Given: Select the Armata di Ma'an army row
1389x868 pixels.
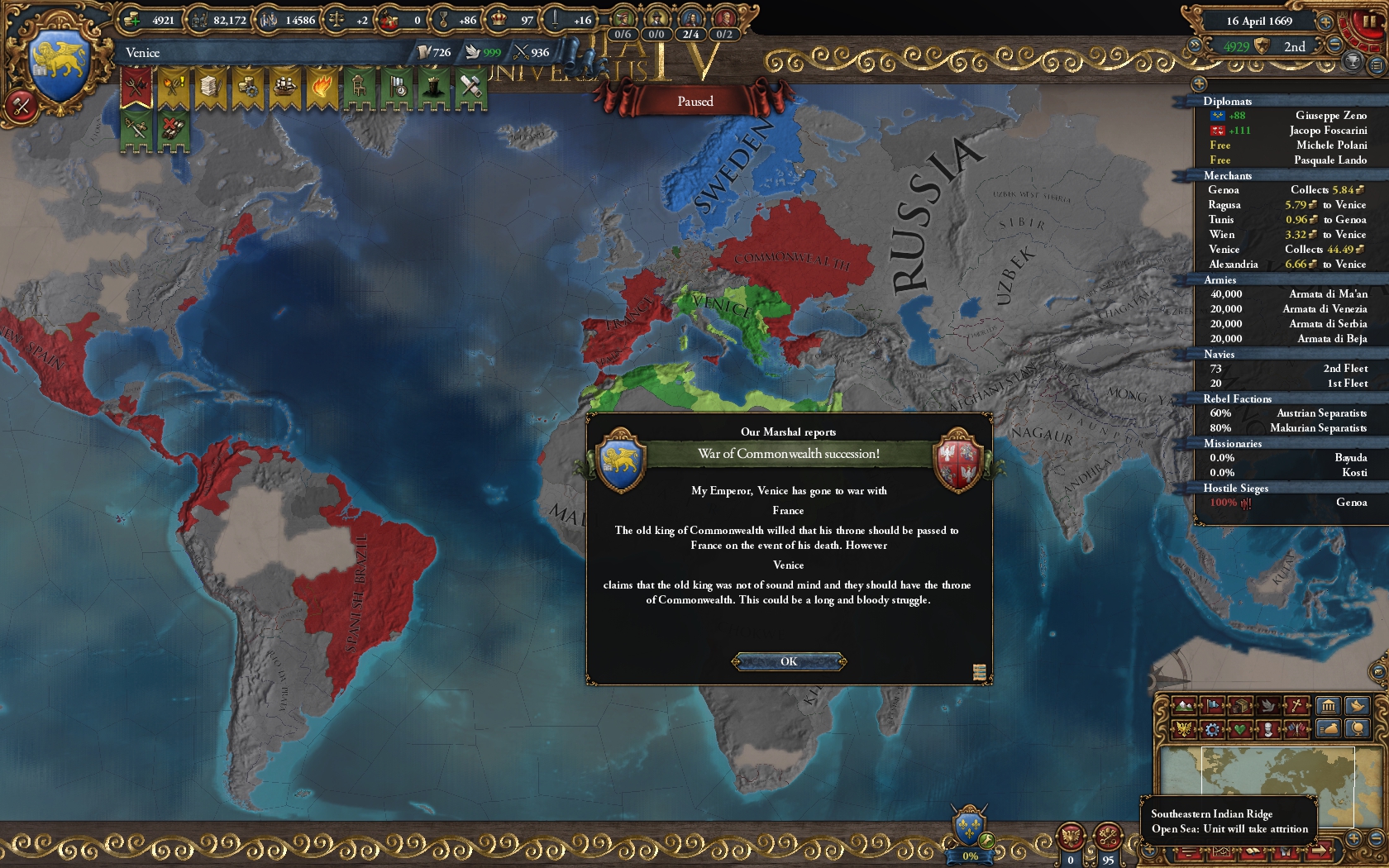Looking at the screenshot, I should (x=1288, y=294).
